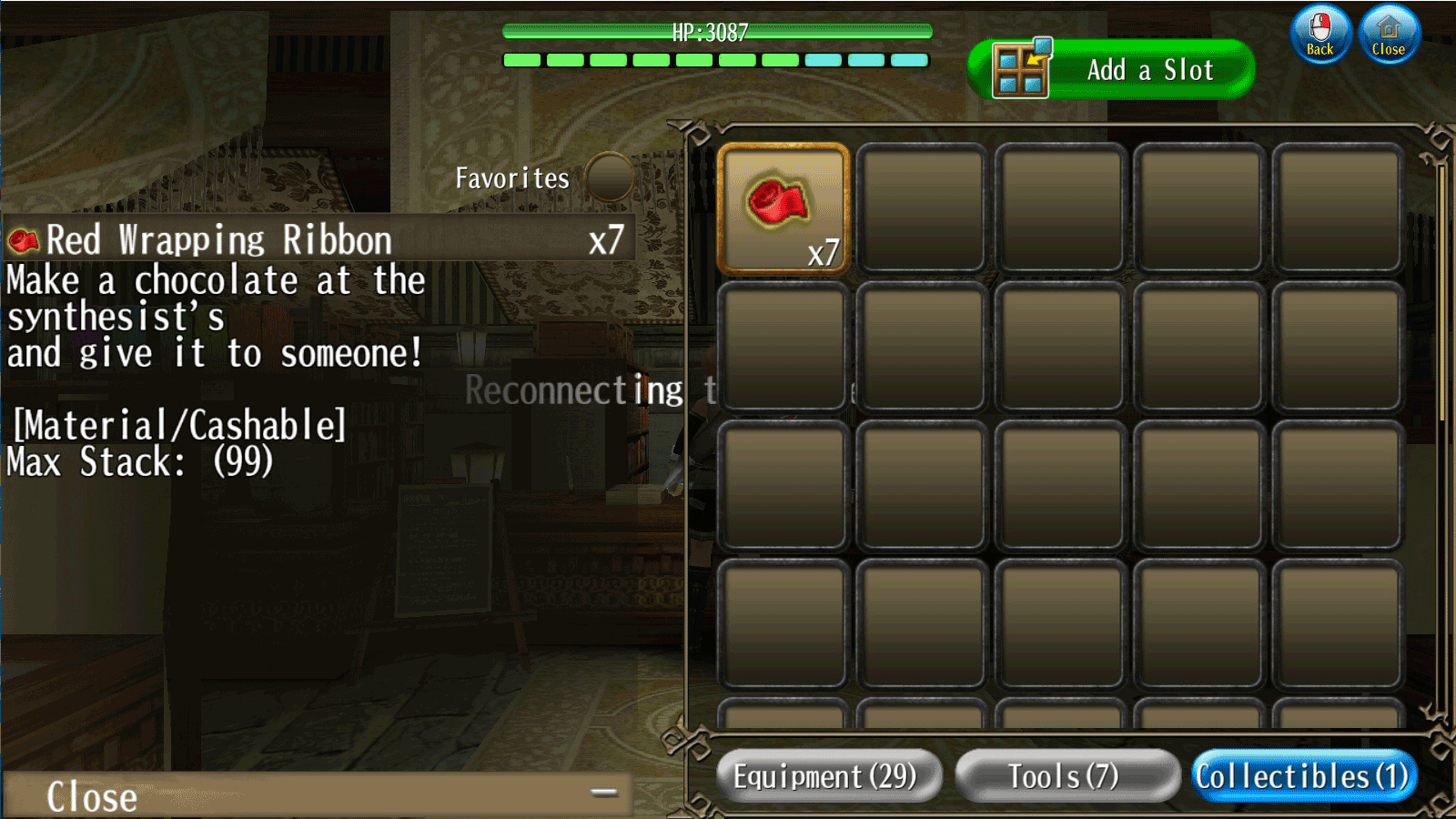
Task: Open the Tools (7) tab
Action: [1067, 776]
